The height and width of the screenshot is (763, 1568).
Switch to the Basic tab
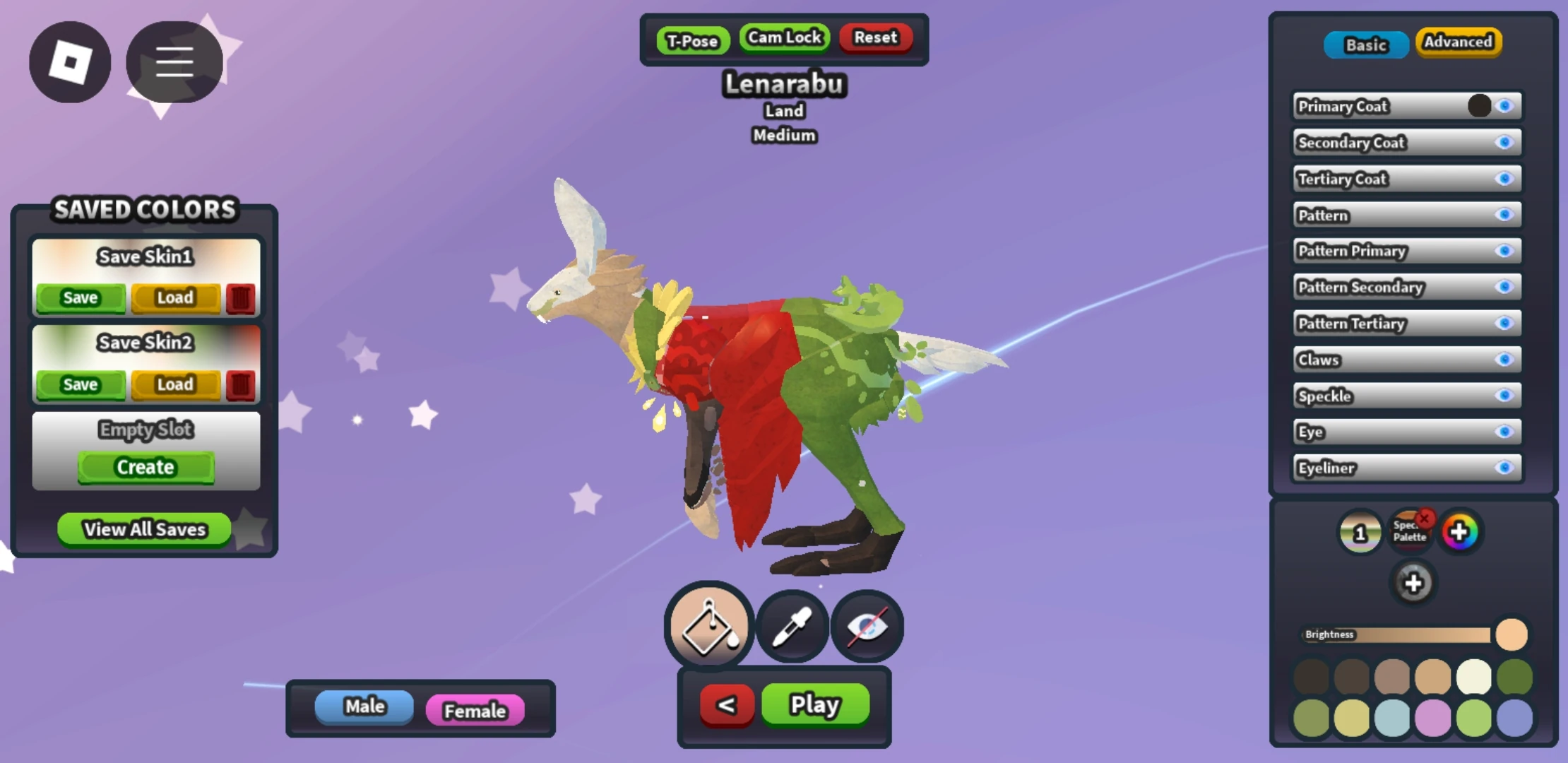1365,44
